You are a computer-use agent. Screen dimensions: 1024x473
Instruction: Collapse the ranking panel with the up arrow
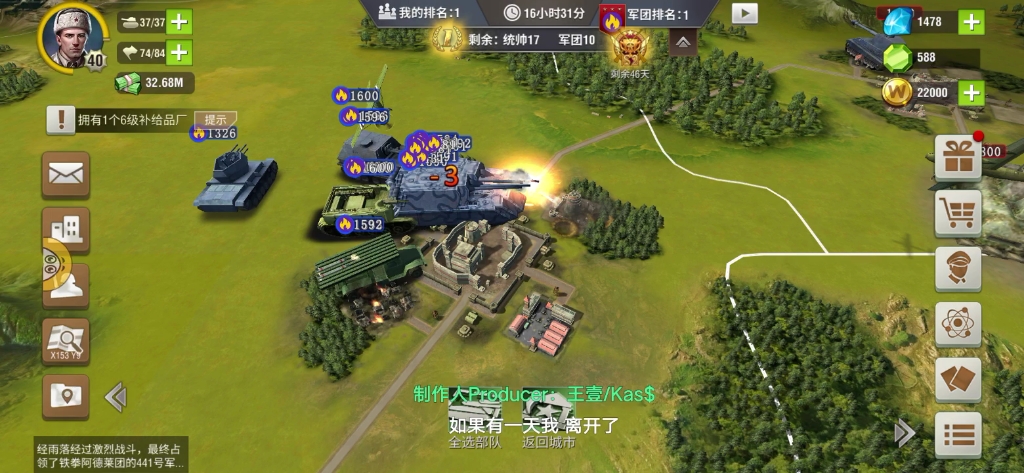[684, 42]
